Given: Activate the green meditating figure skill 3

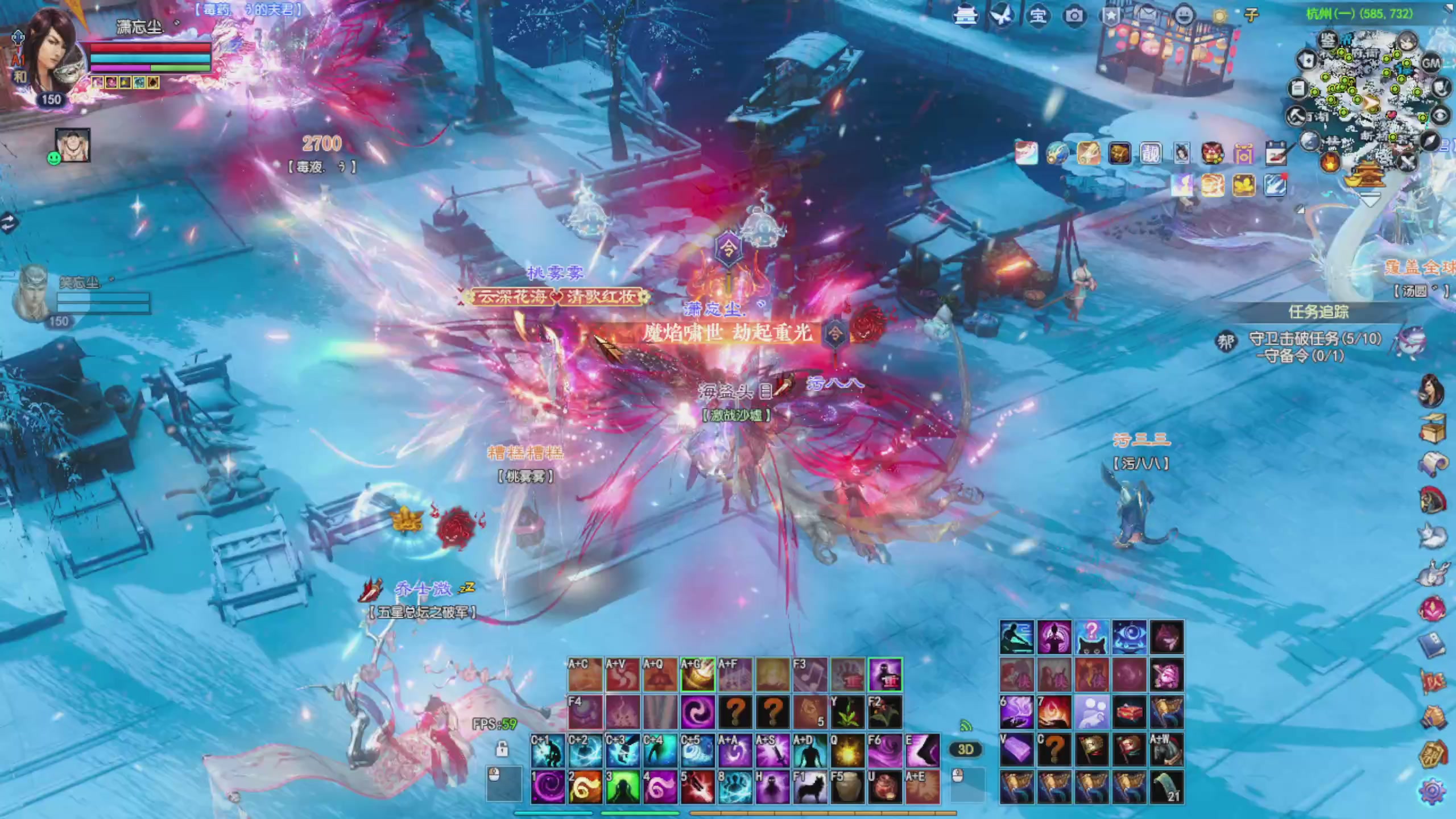Looking at the screenshot, I should (622, 788).
